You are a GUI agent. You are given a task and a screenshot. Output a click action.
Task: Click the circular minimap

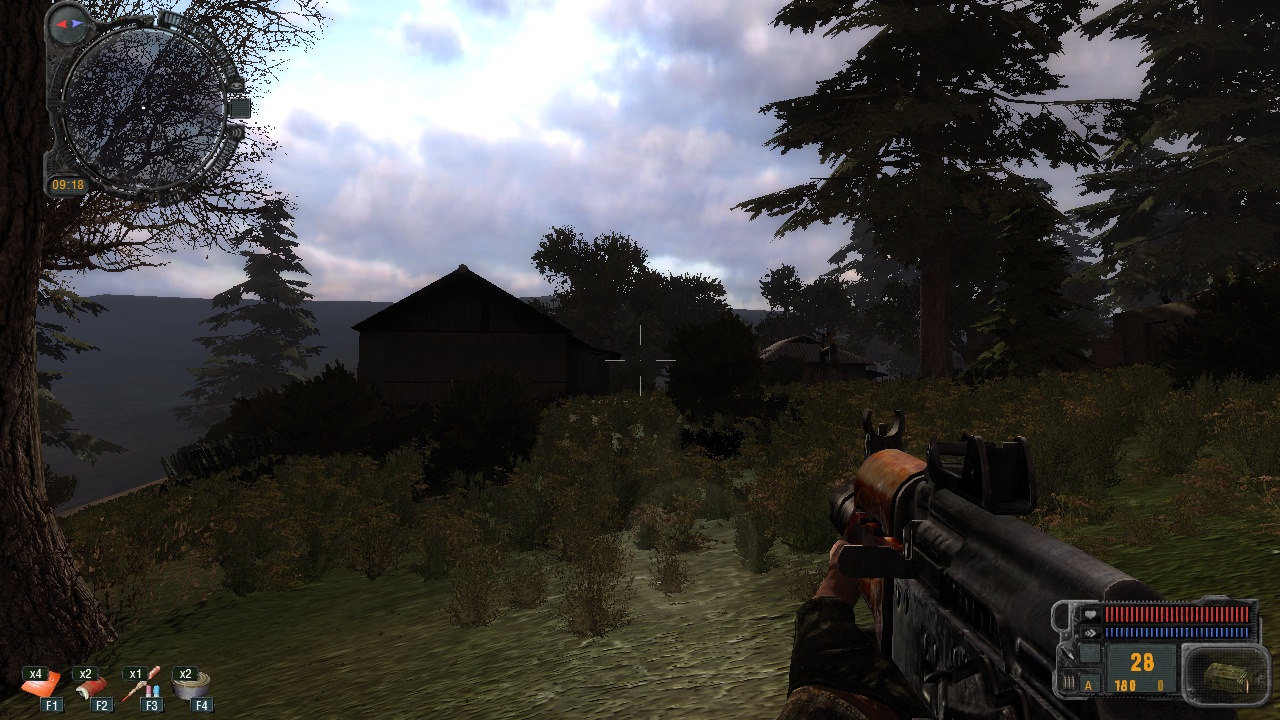[x=144, y=107]
